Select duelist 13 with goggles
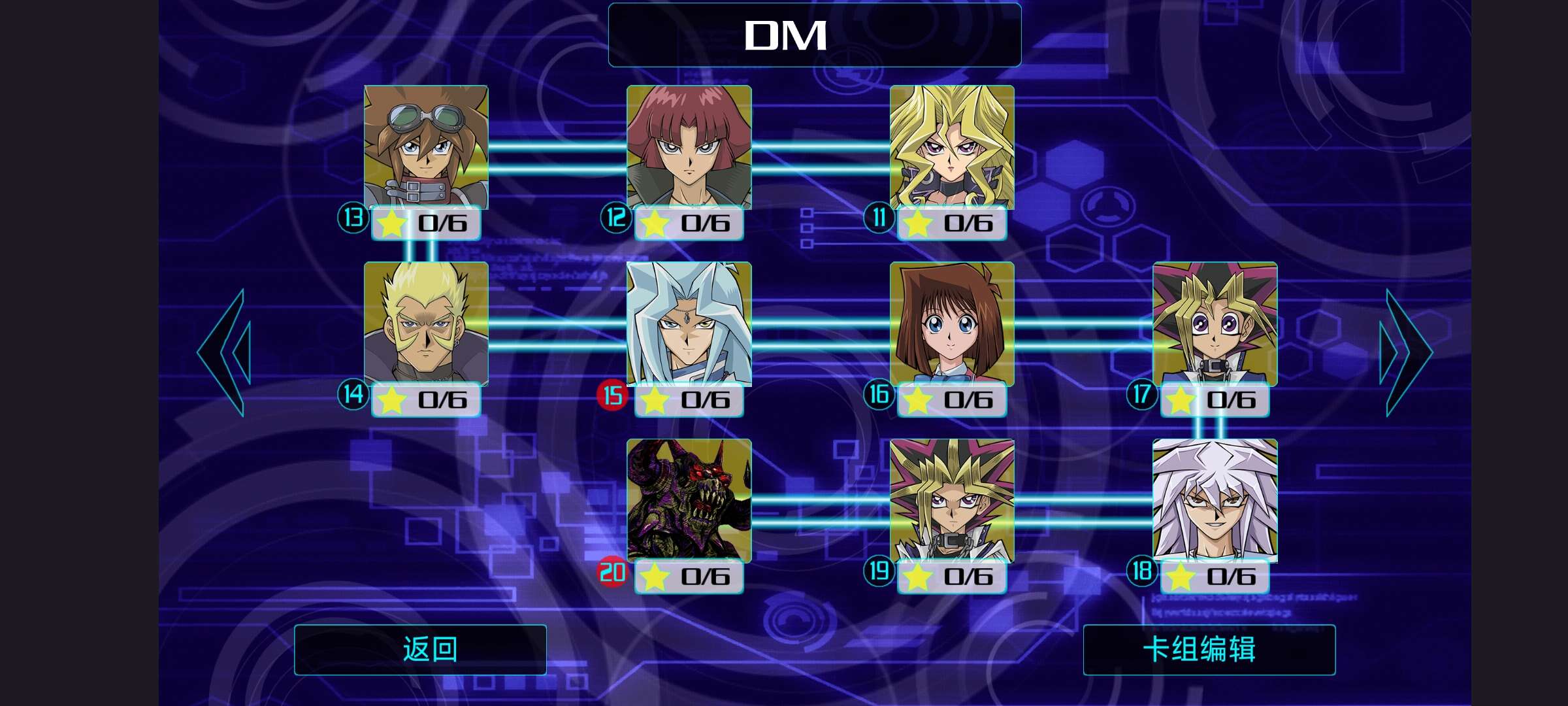Screen dimensions: 1568x706 click(x=426, y=148)
